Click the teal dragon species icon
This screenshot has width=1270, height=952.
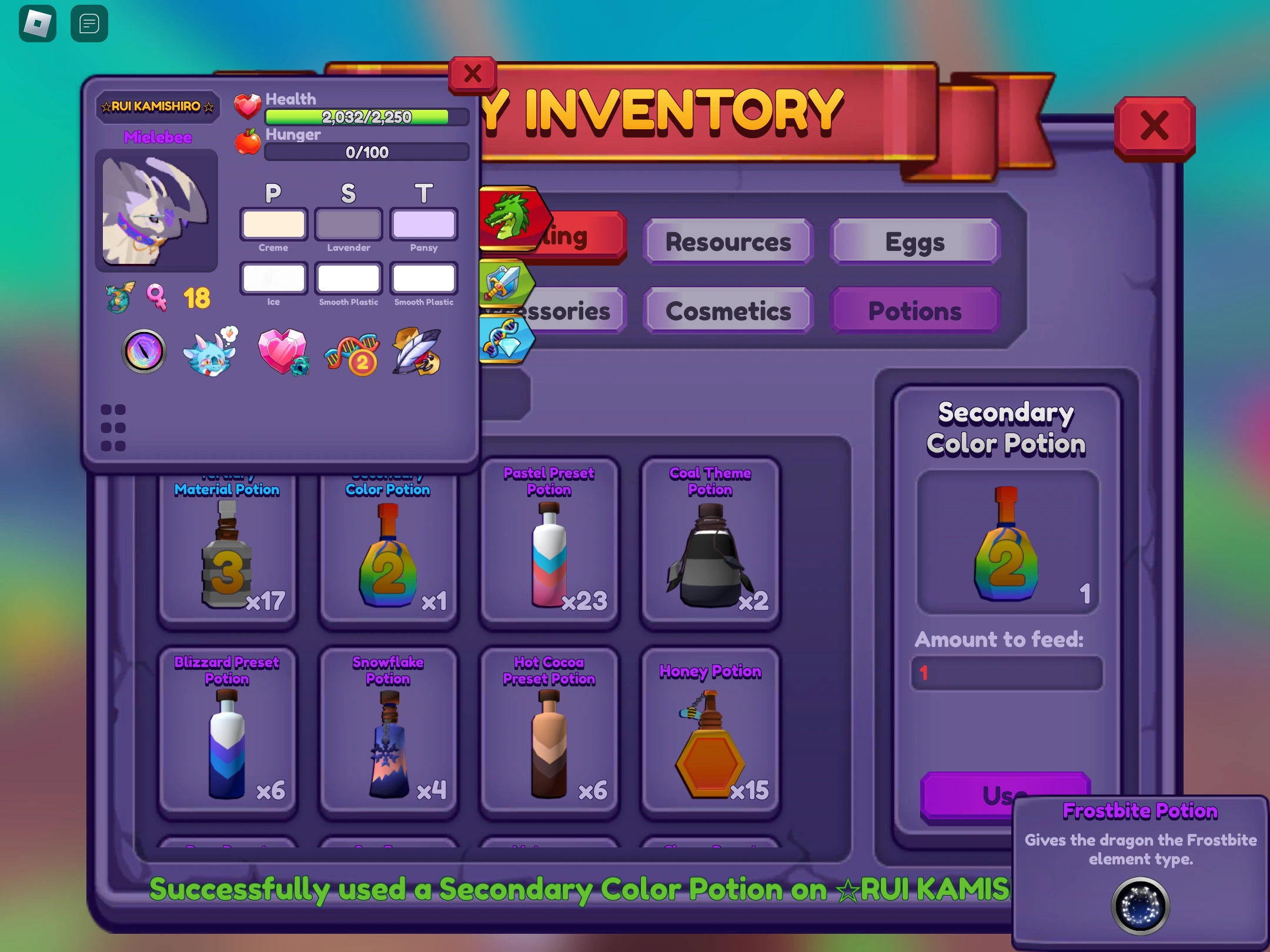[x=118, y=299]
